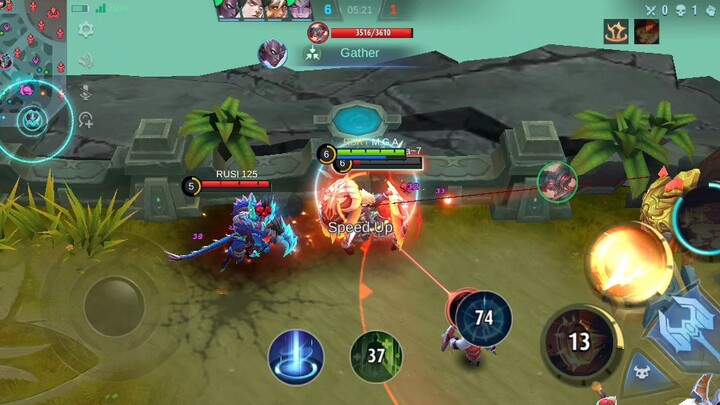Target the enemy hero portrait lock-on icon
This screenshot has width=720, height=405.
coord(556,181)
